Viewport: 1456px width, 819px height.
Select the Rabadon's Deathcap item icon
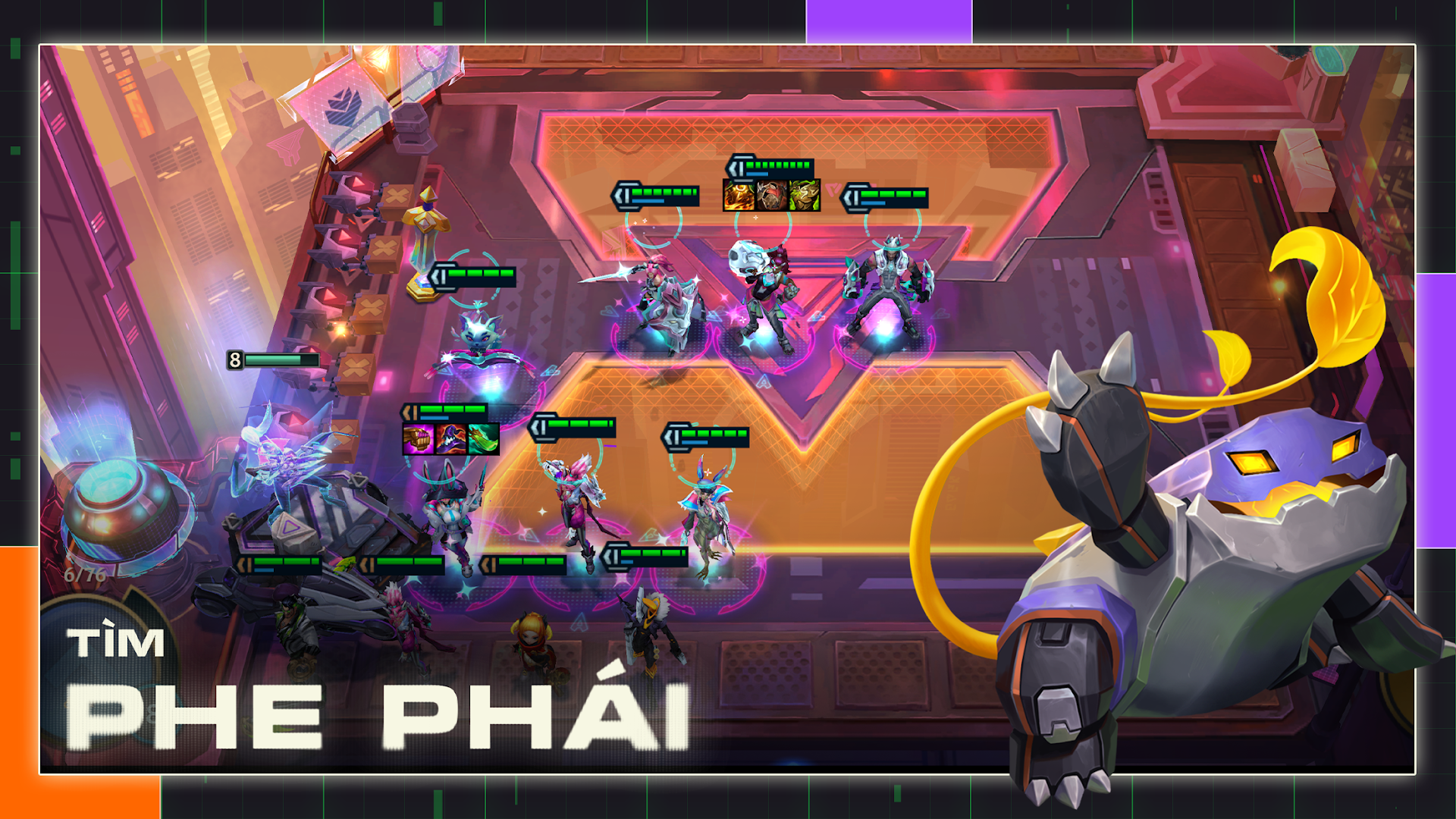pos(451,439)
